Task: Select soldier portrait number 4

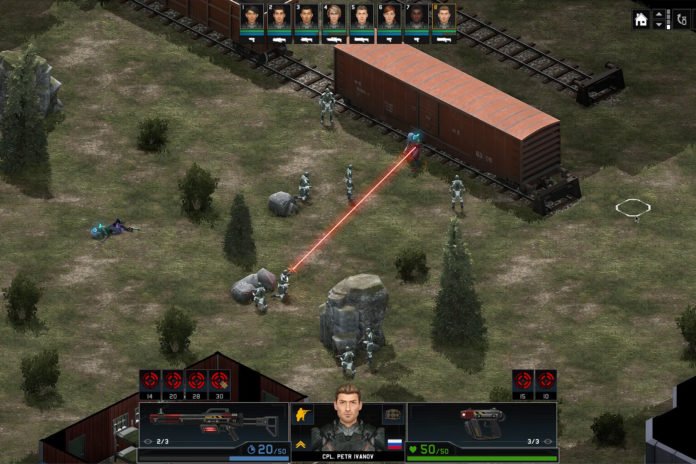Action: pyautogui.click(x=334, y=18)
